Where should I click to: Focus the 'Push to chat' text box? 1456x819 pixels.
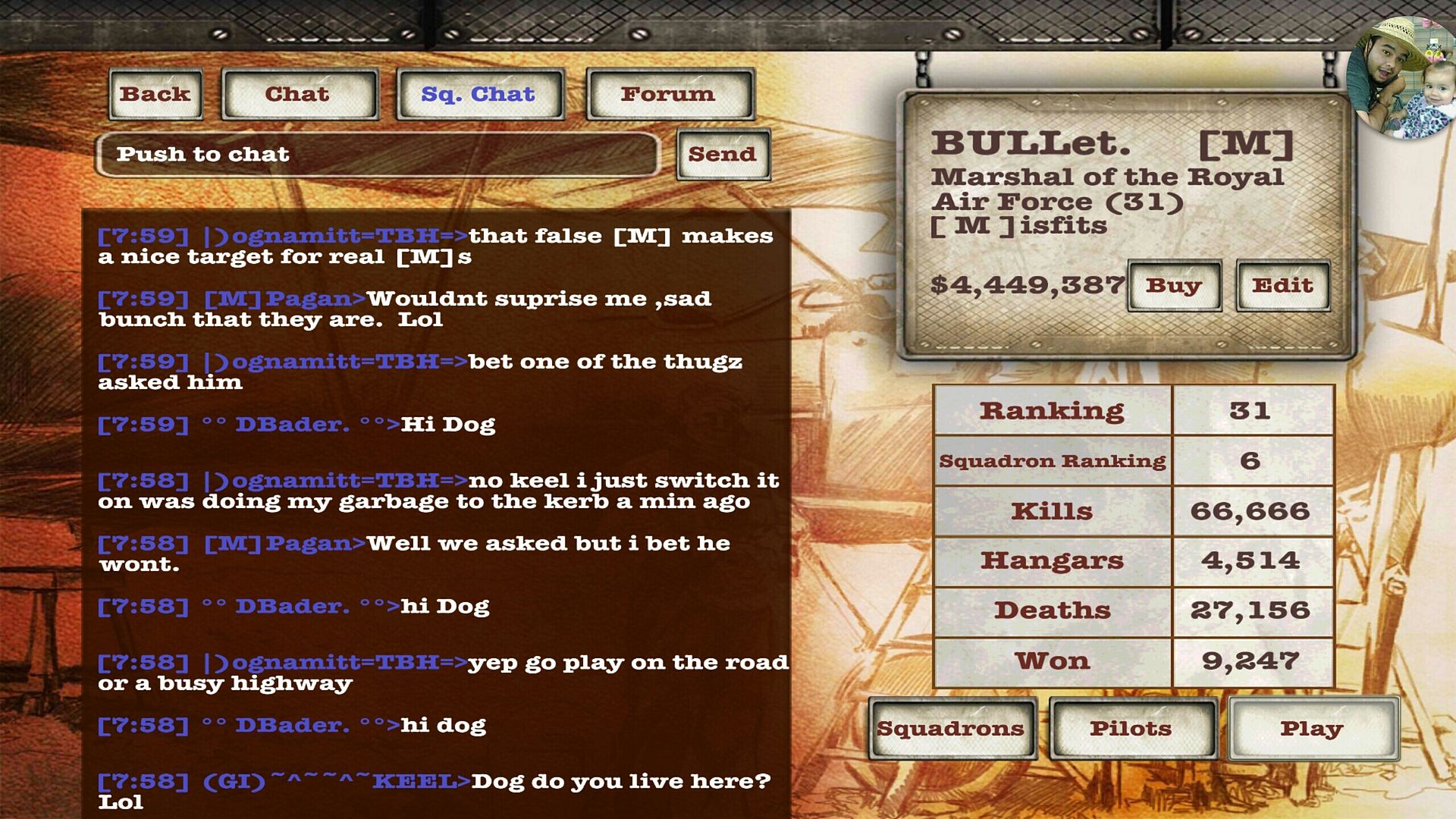tap(378, 155)
